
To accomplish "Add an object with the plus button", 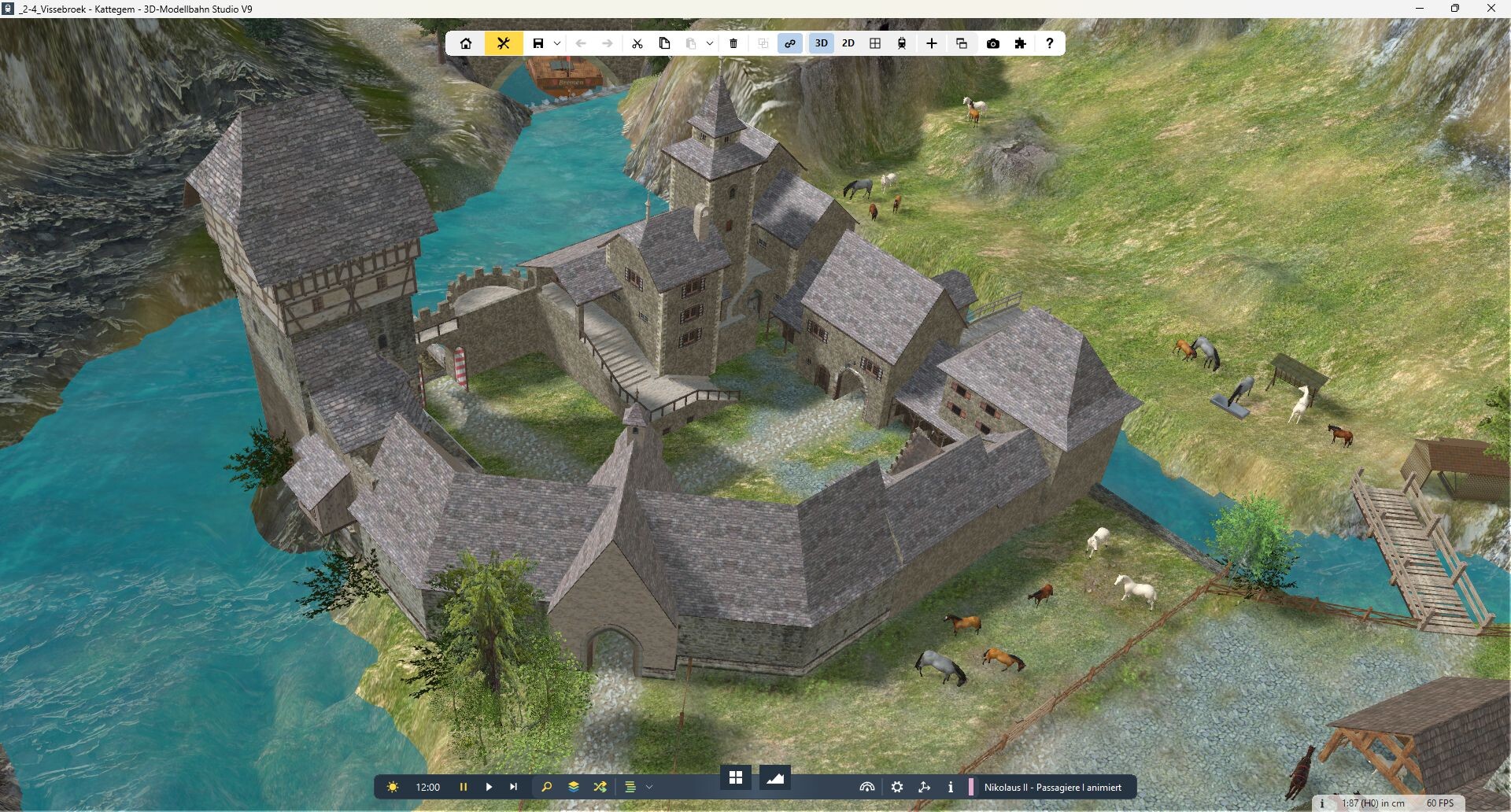I will coord(932,43).
